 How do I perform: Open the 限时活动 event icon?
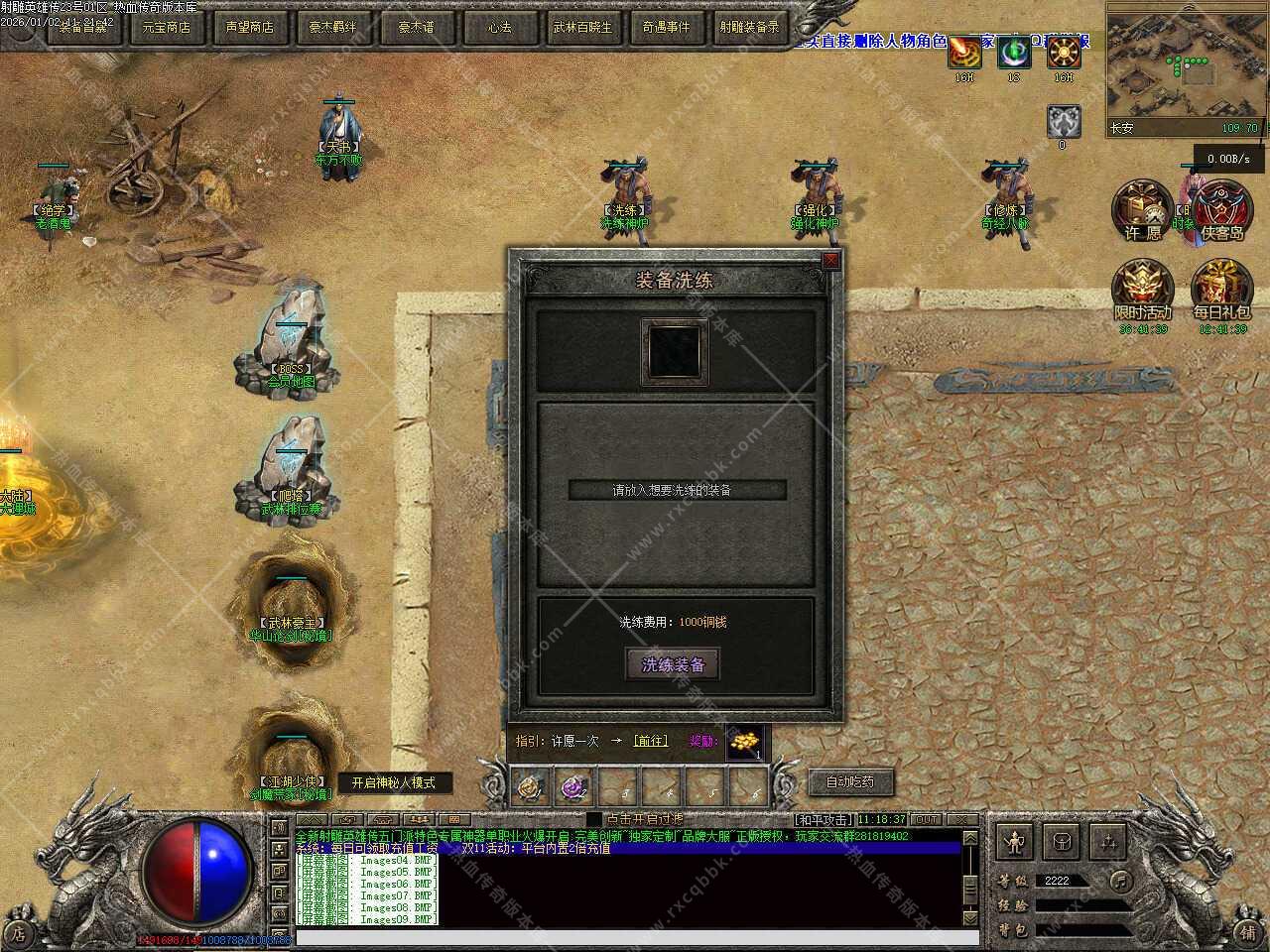click(x=1142, y=290)
